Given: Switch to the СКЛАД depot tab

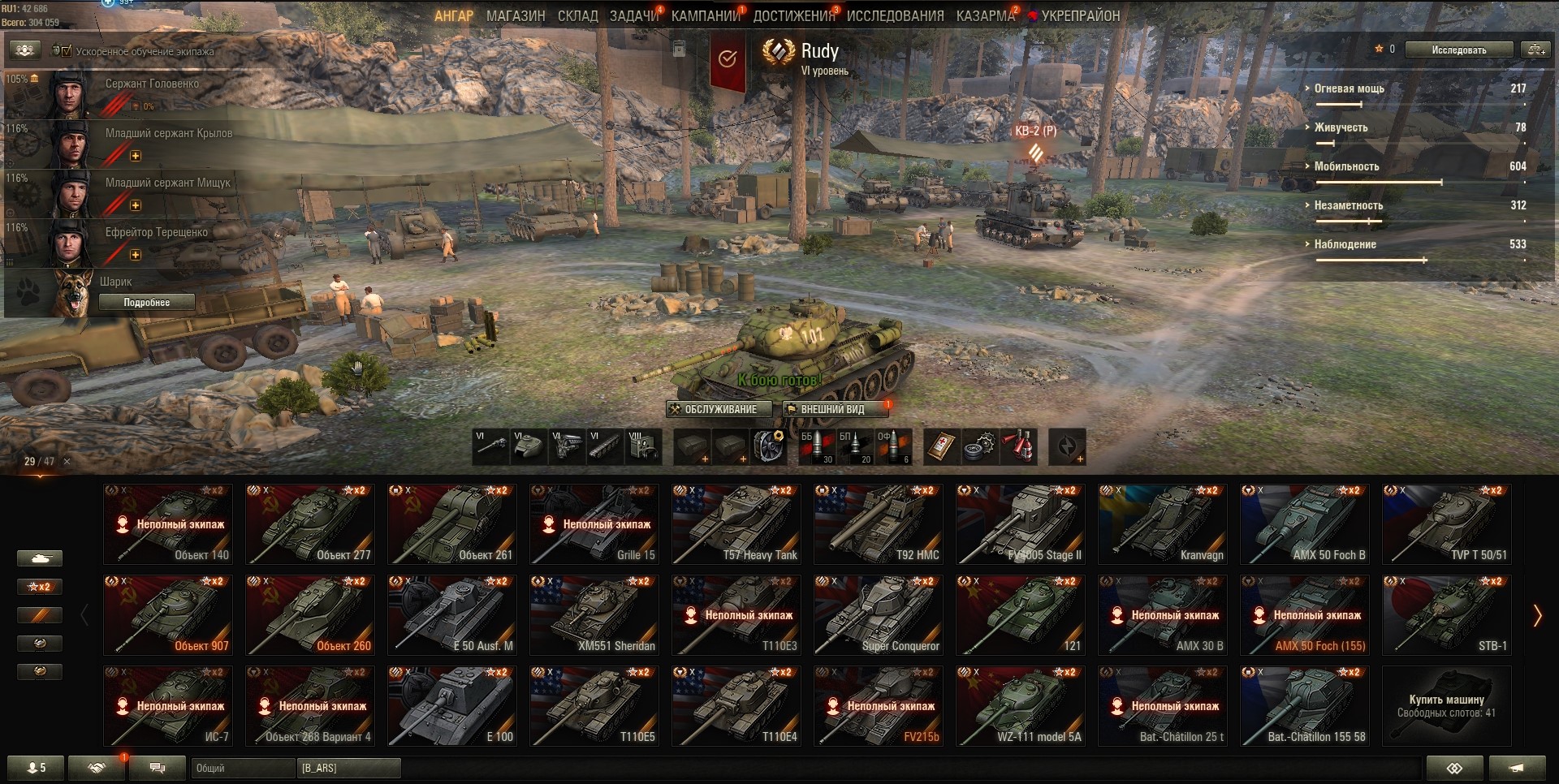Looking at the screenshot, I should point(577,15).
